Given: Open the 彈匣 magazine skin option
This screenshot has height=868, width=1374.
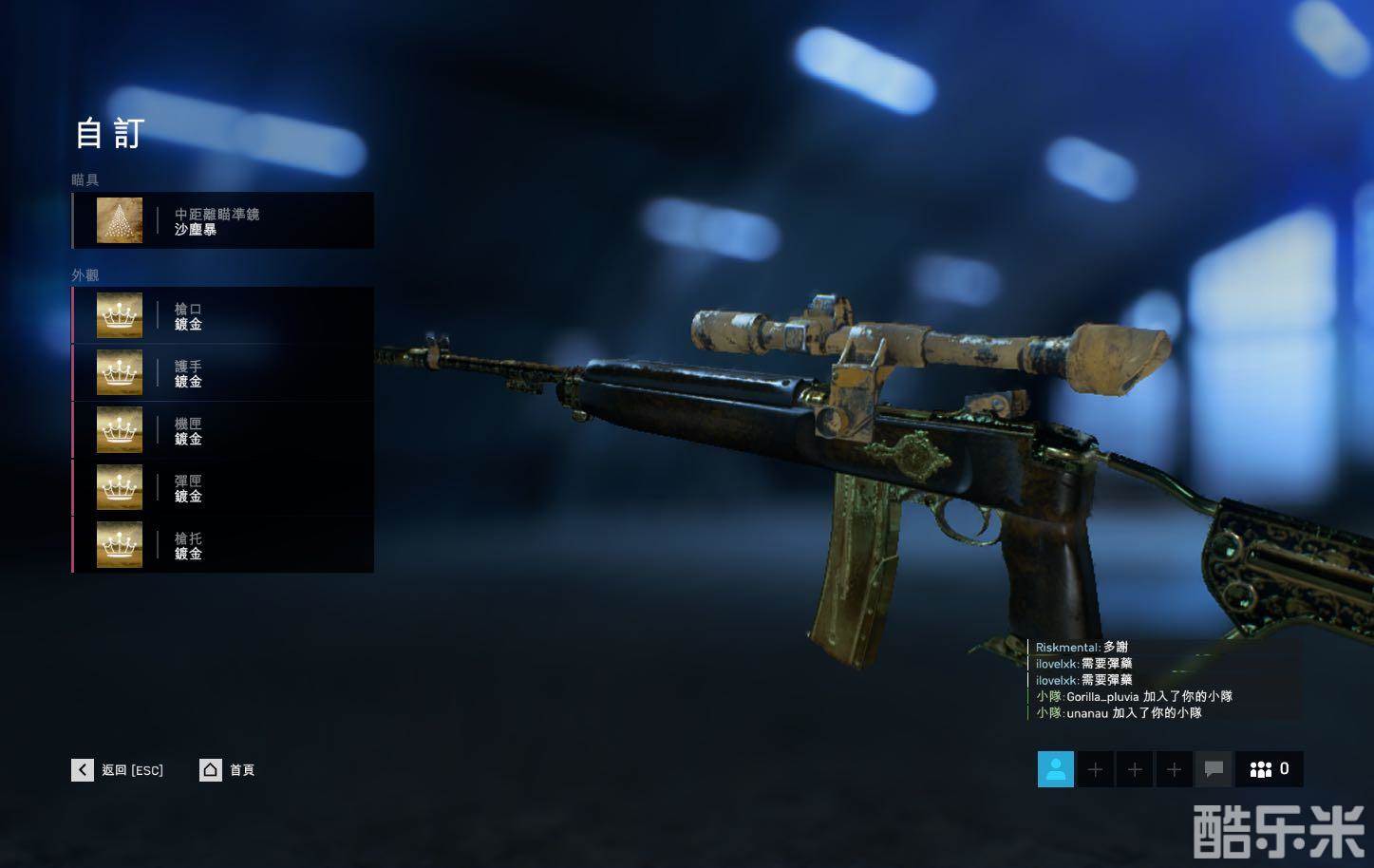Looking at the screenshot, I should click(222, 488).
